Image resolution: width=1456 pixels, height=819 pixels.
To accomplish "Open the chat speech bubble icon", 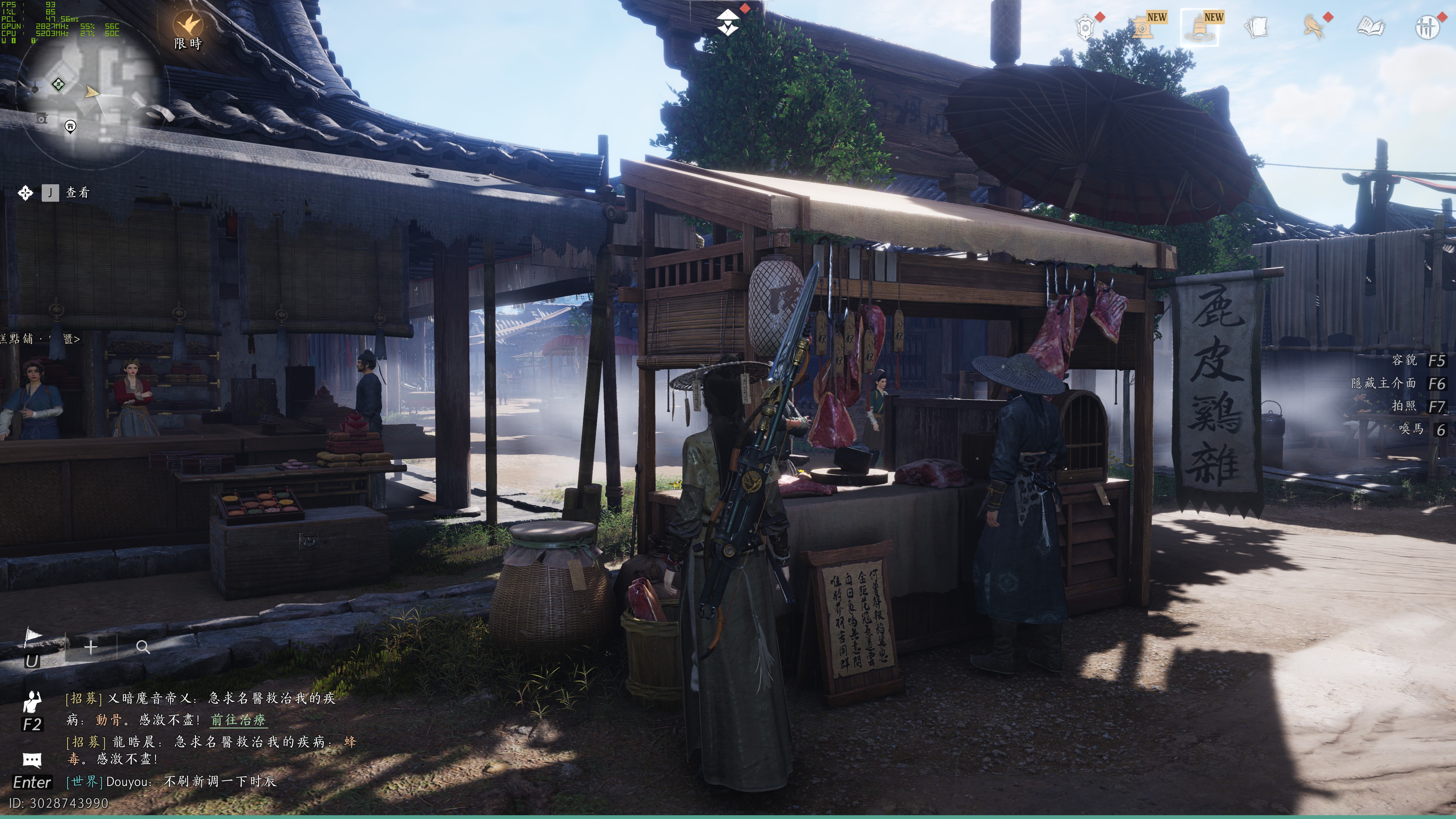I will (x=31, y=759).
